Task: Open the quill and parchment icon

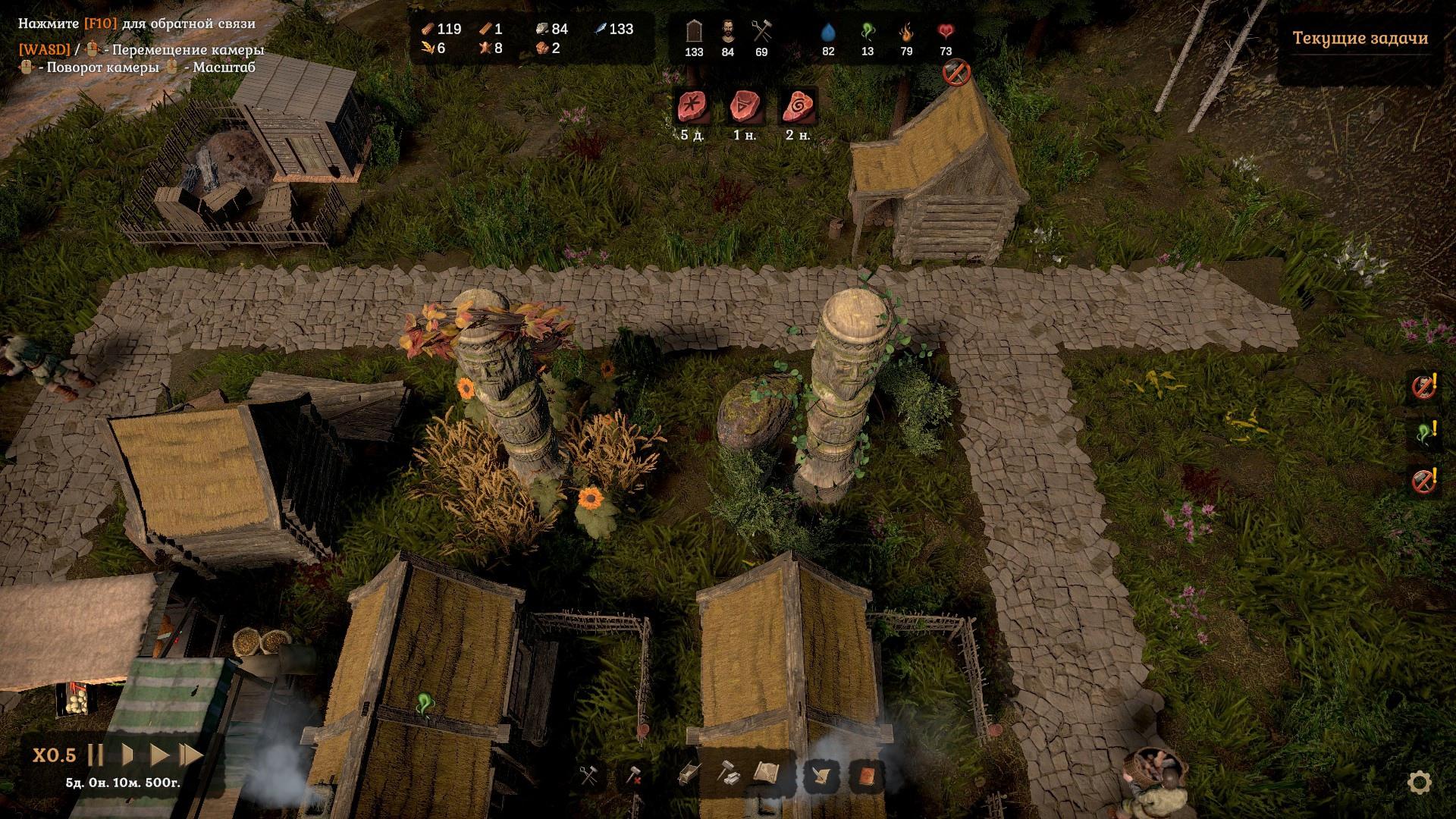Action: 823,776
